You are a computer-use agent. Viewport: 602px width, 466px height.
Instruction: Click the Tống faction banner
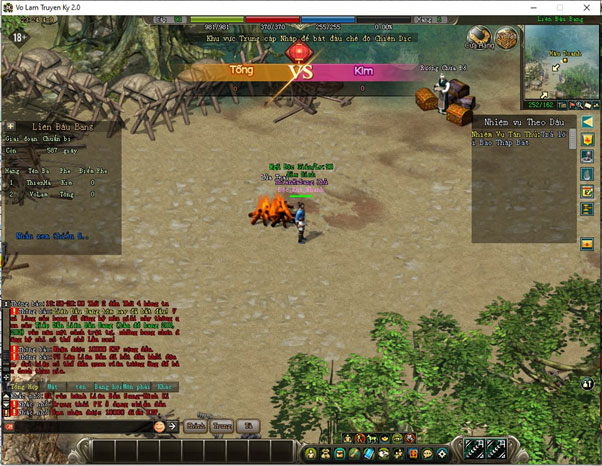coord(242,71)
